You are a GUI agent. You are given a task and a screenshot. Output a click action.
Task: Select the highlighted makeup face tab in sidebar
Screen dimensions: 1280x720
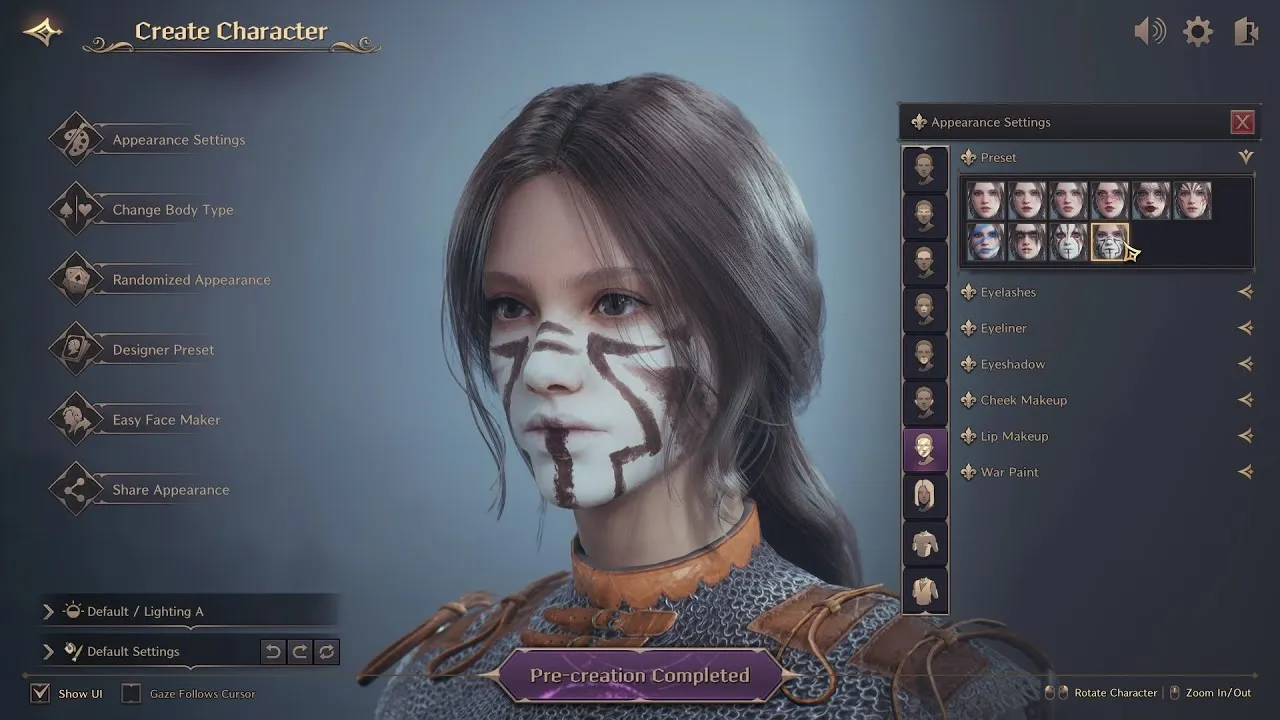(924, 449)
